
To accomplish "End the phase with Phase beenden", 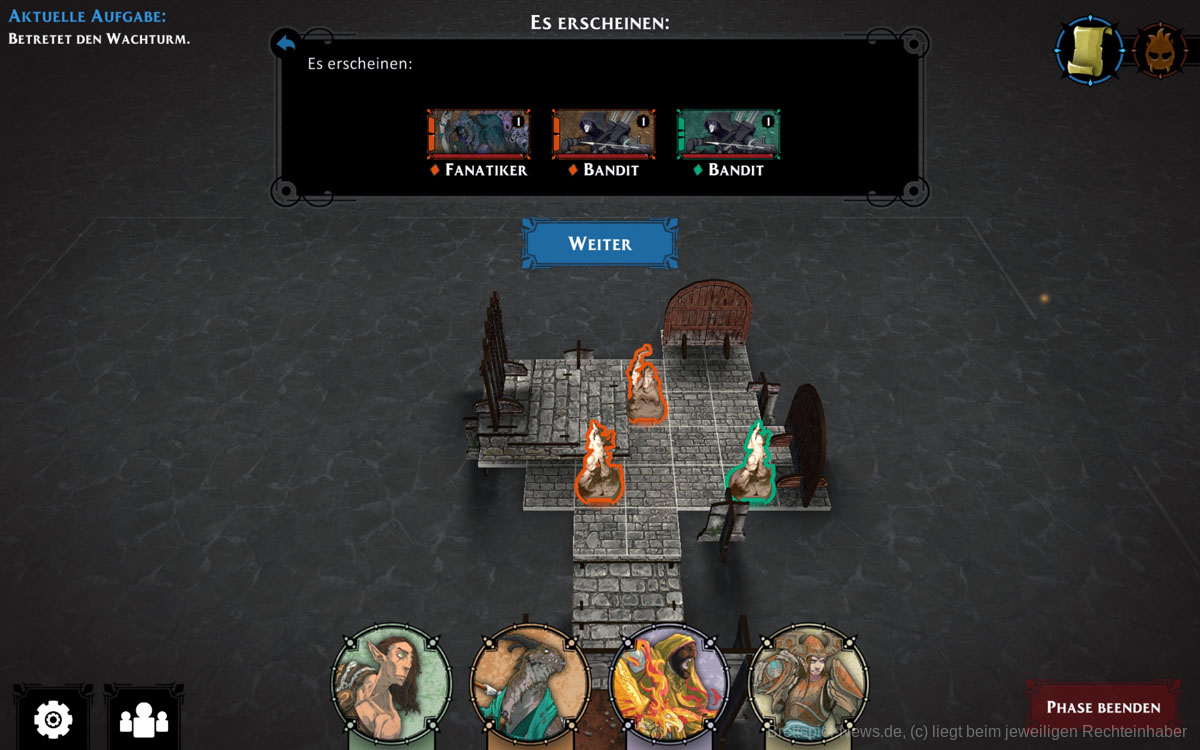I will 1103,707.
